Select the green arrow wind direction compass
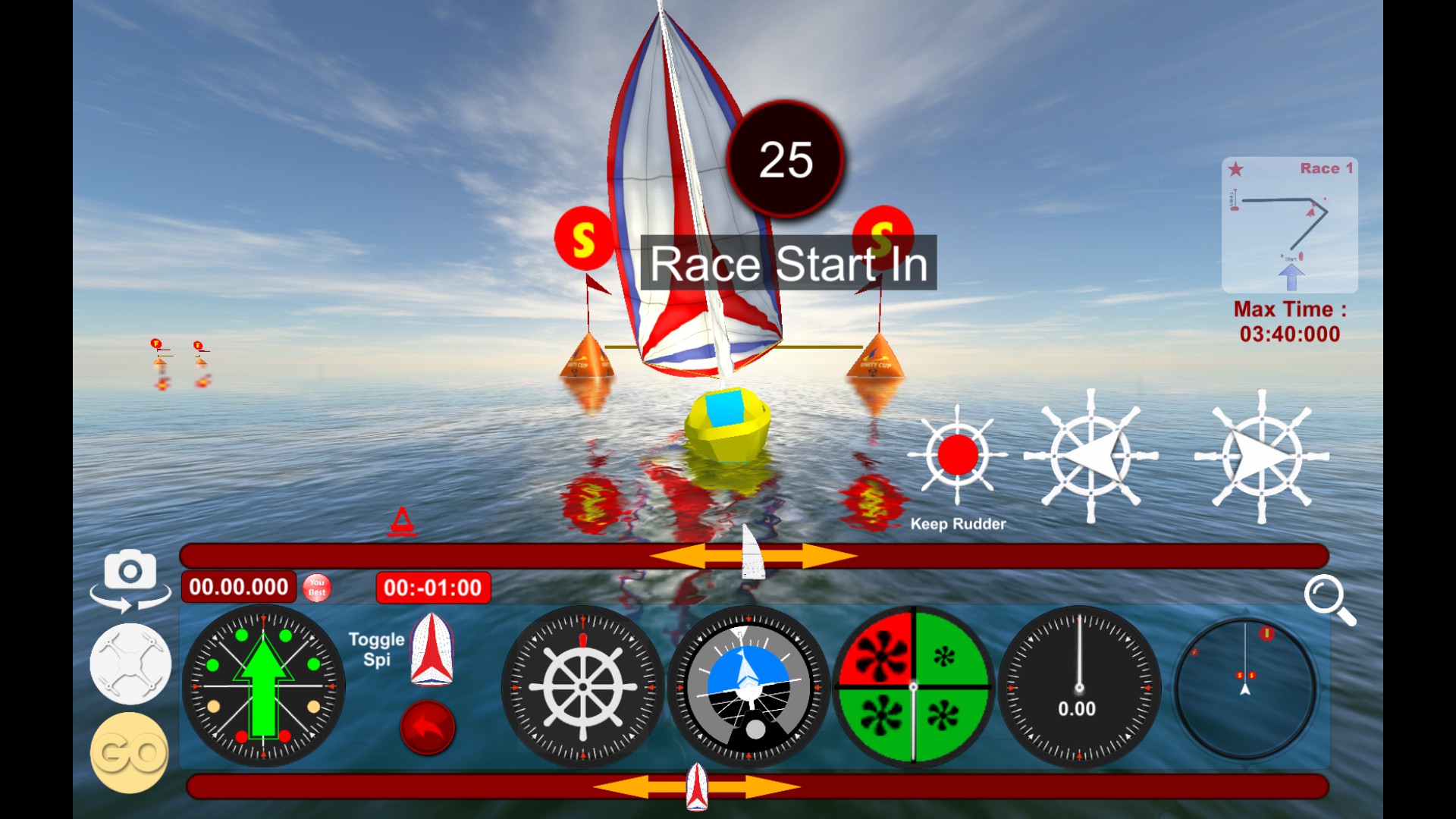1456x819 pixels. (x=263, y=686)
